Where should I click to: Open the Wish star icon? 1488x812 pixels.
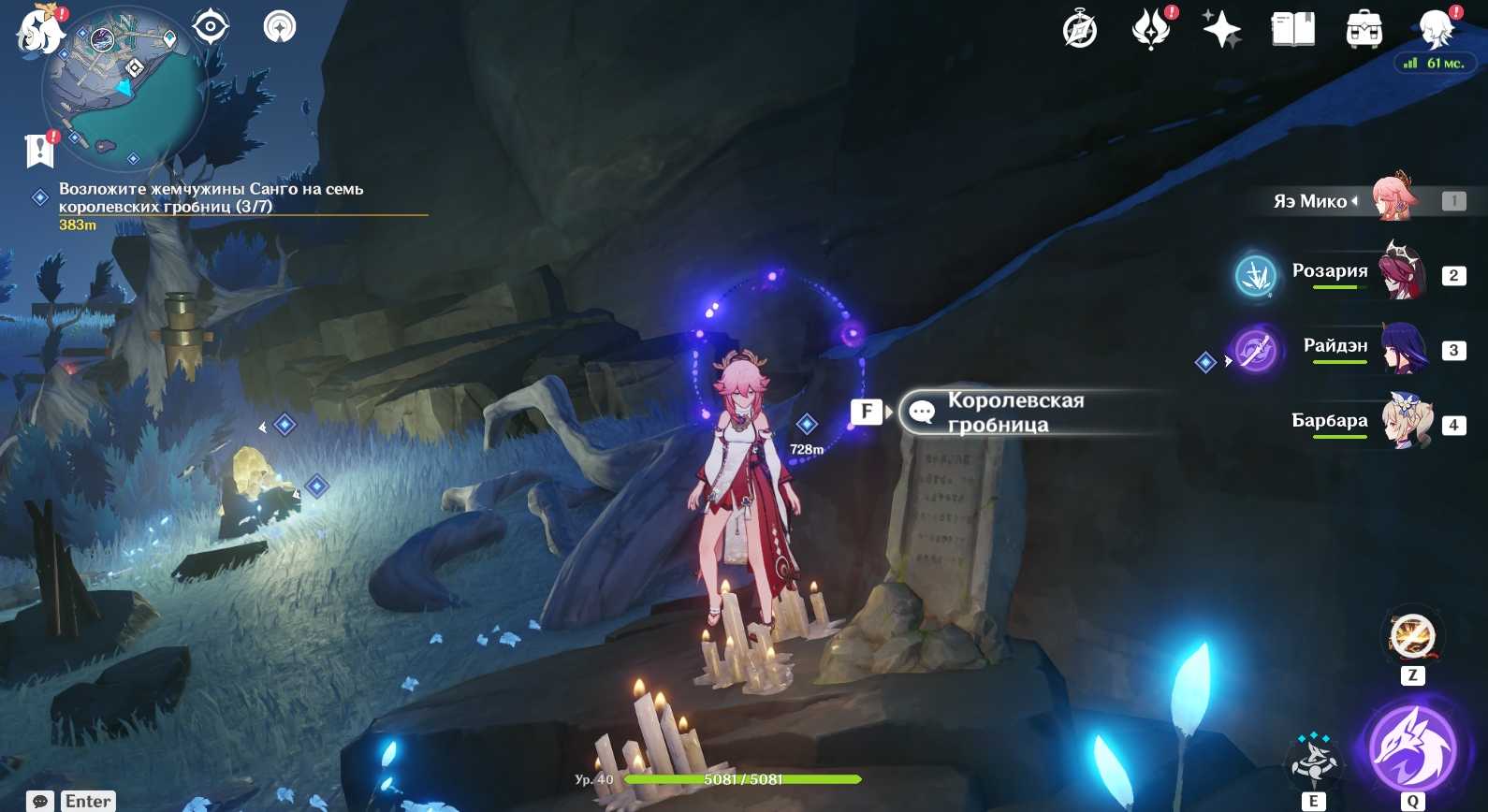point(1221,30)
